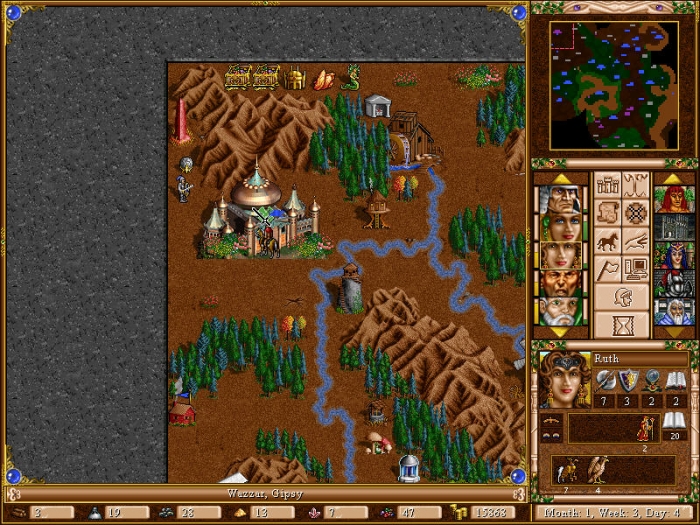
Task: Move the hero with horse button
Action: coord(608,241)
